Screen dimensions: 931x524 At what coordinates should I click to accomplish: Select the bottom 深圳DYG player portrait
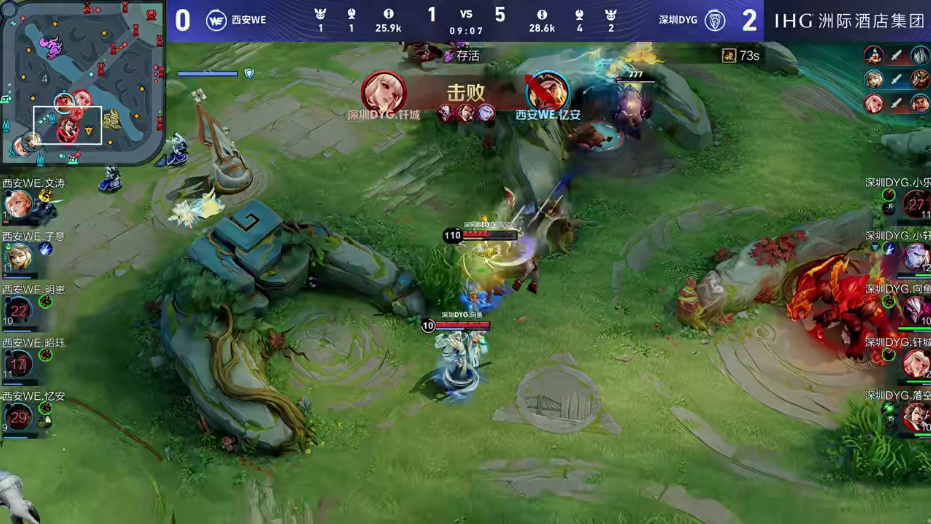[x=915, y=417]
